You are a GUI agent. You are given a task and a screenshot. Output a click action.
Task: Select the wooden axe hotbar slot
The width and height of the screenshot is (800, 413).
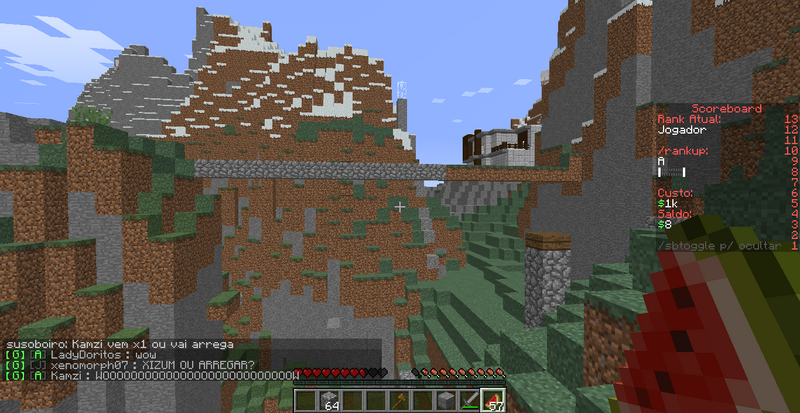(399, 400)
